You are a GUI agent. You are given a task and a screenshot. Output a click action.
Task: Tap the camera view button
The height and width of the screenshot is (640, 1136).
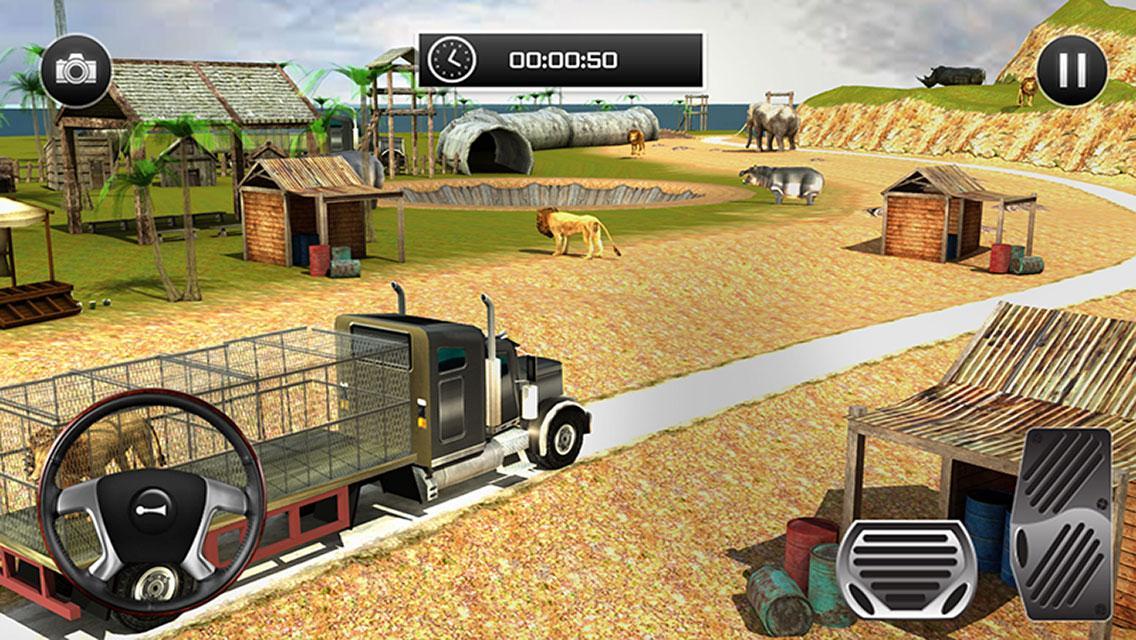76,70
